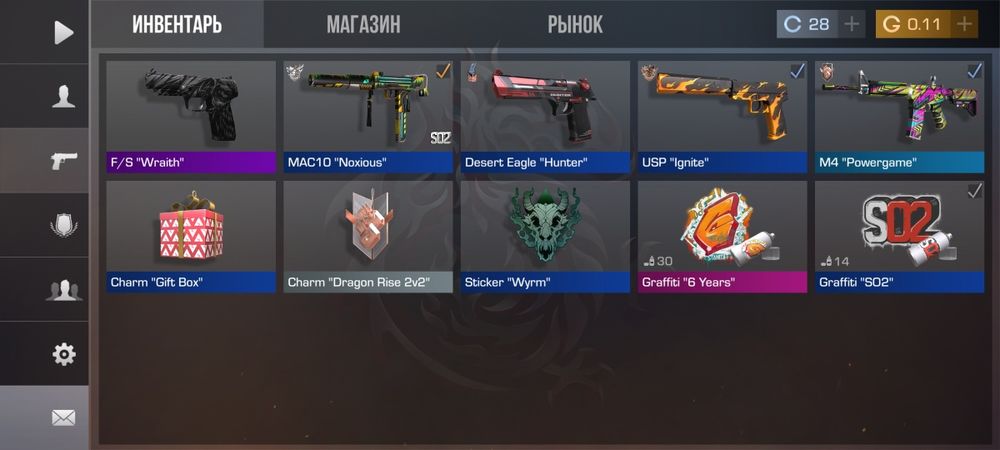1000x450 pixels.
Task: Add gold with the plus button
Action: 964,24
